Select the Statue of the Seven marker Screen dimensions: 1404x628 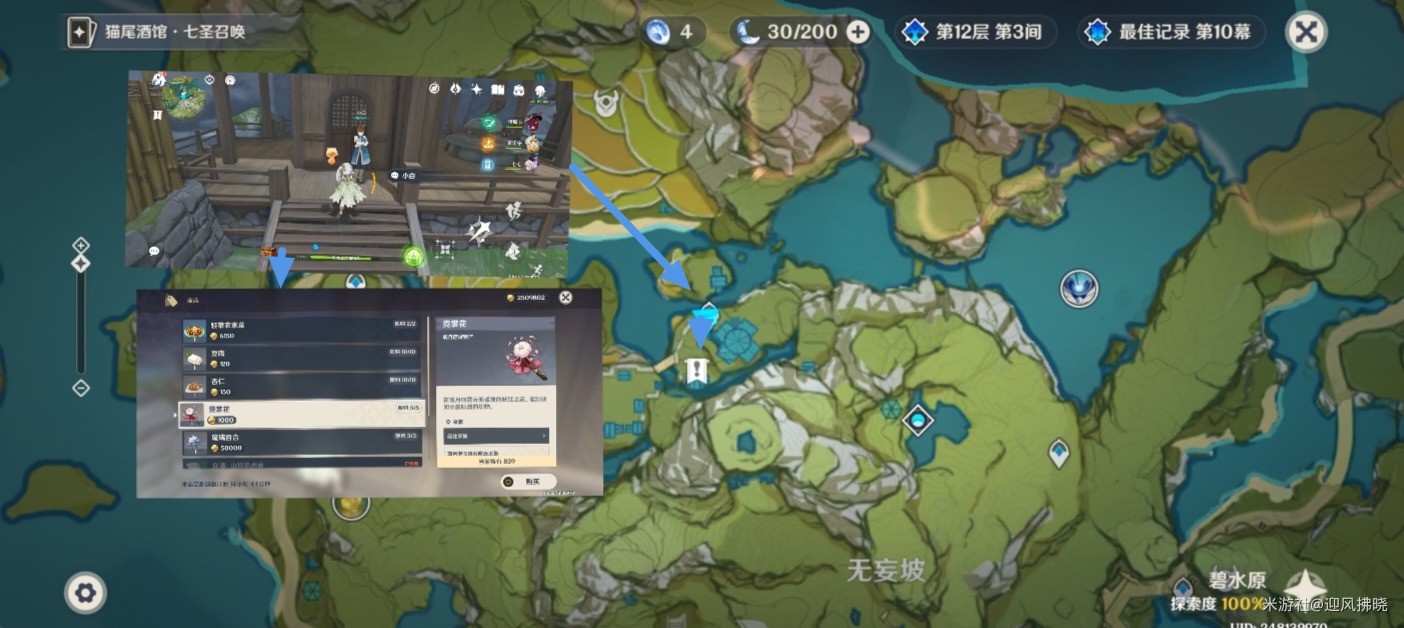1079,289
